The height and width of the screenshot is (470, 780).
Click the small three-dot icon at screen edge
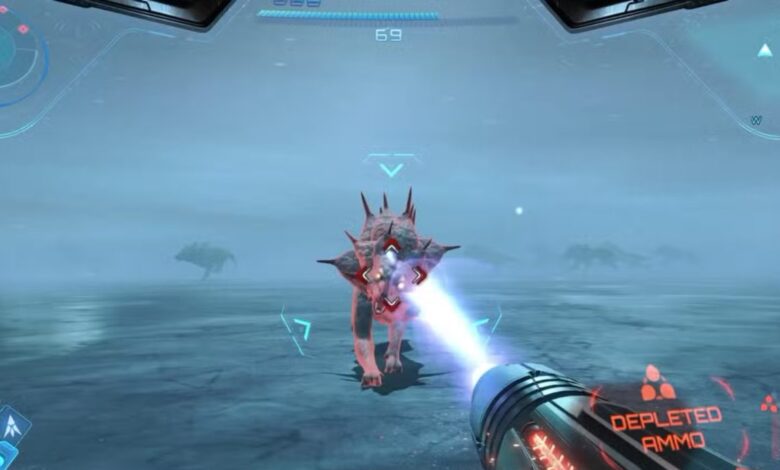click(768, 403)
